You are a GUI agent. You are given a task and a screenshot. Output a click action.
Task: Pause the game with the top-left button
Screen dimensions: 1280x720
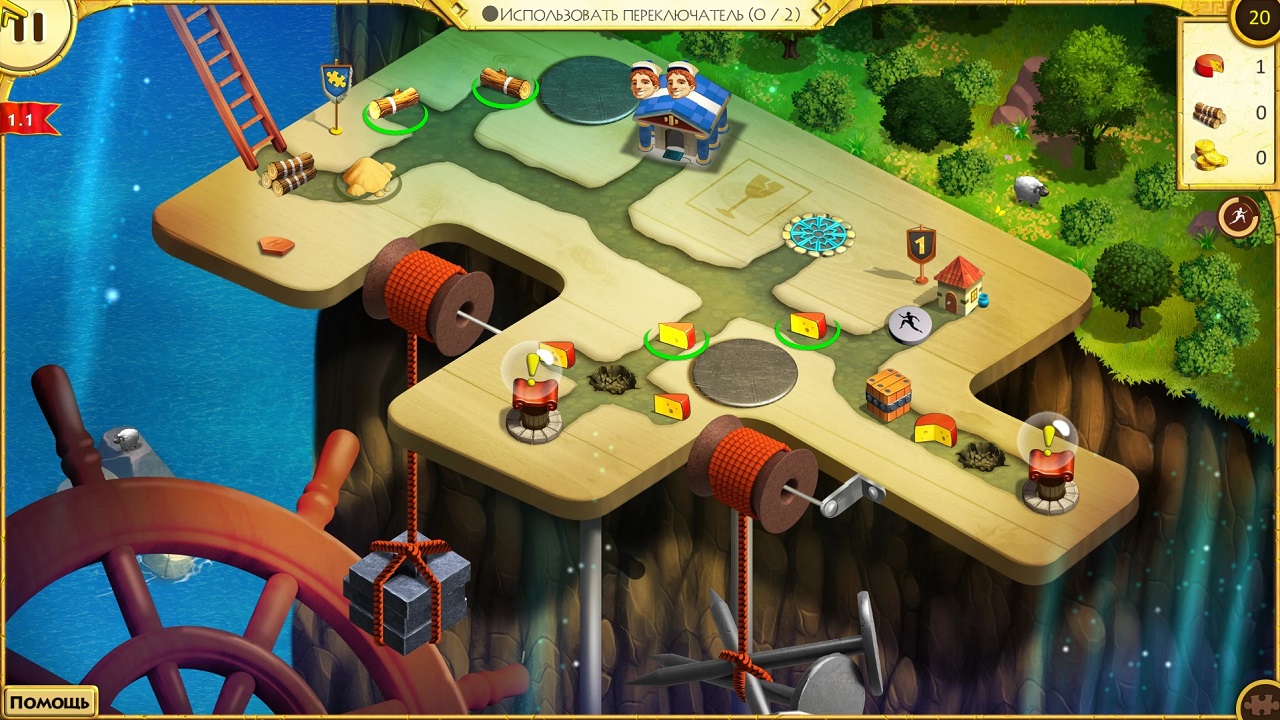(28, 28)
